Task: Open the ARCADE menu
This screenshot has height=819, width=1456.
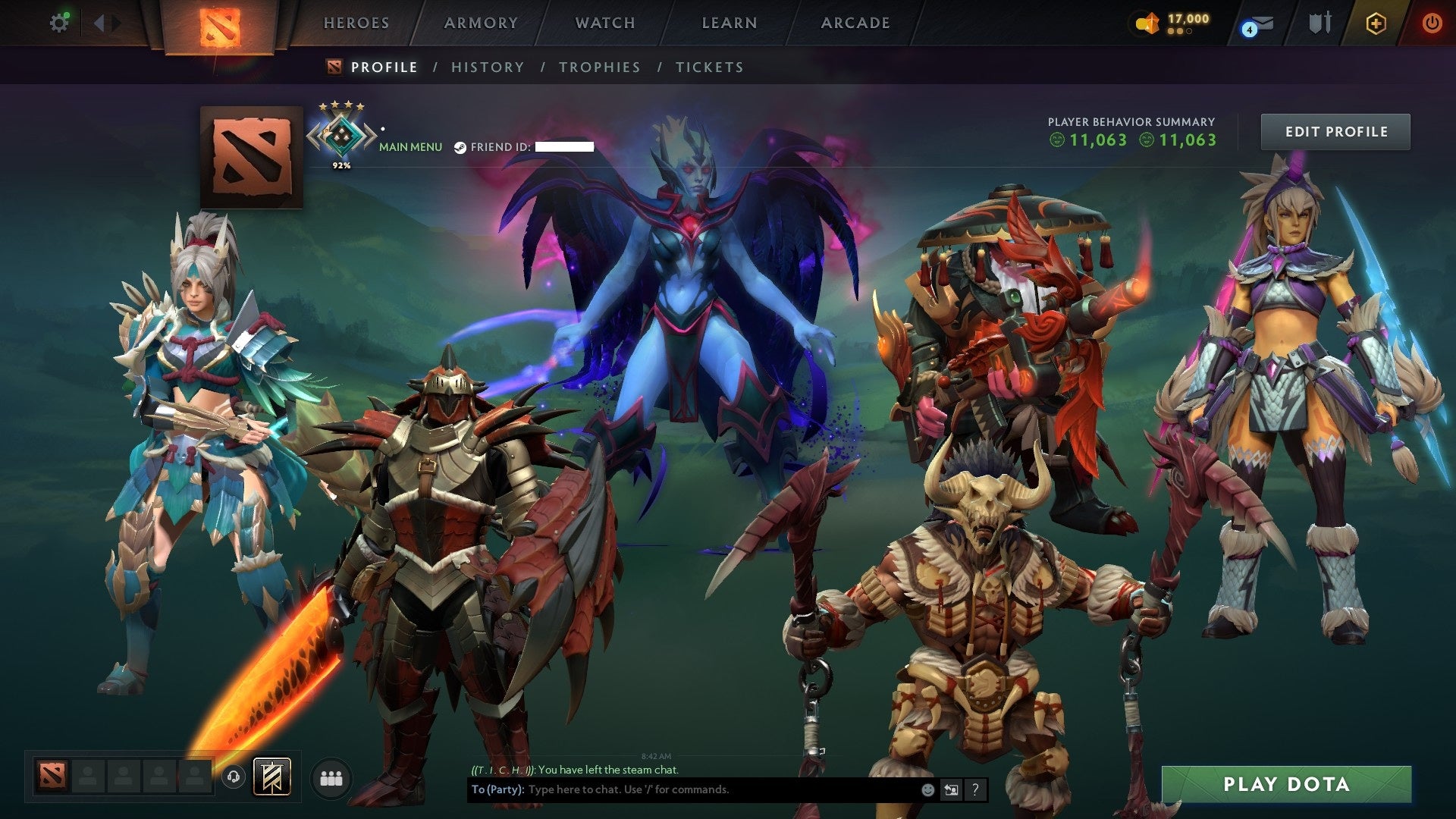Action: point(855,23)
